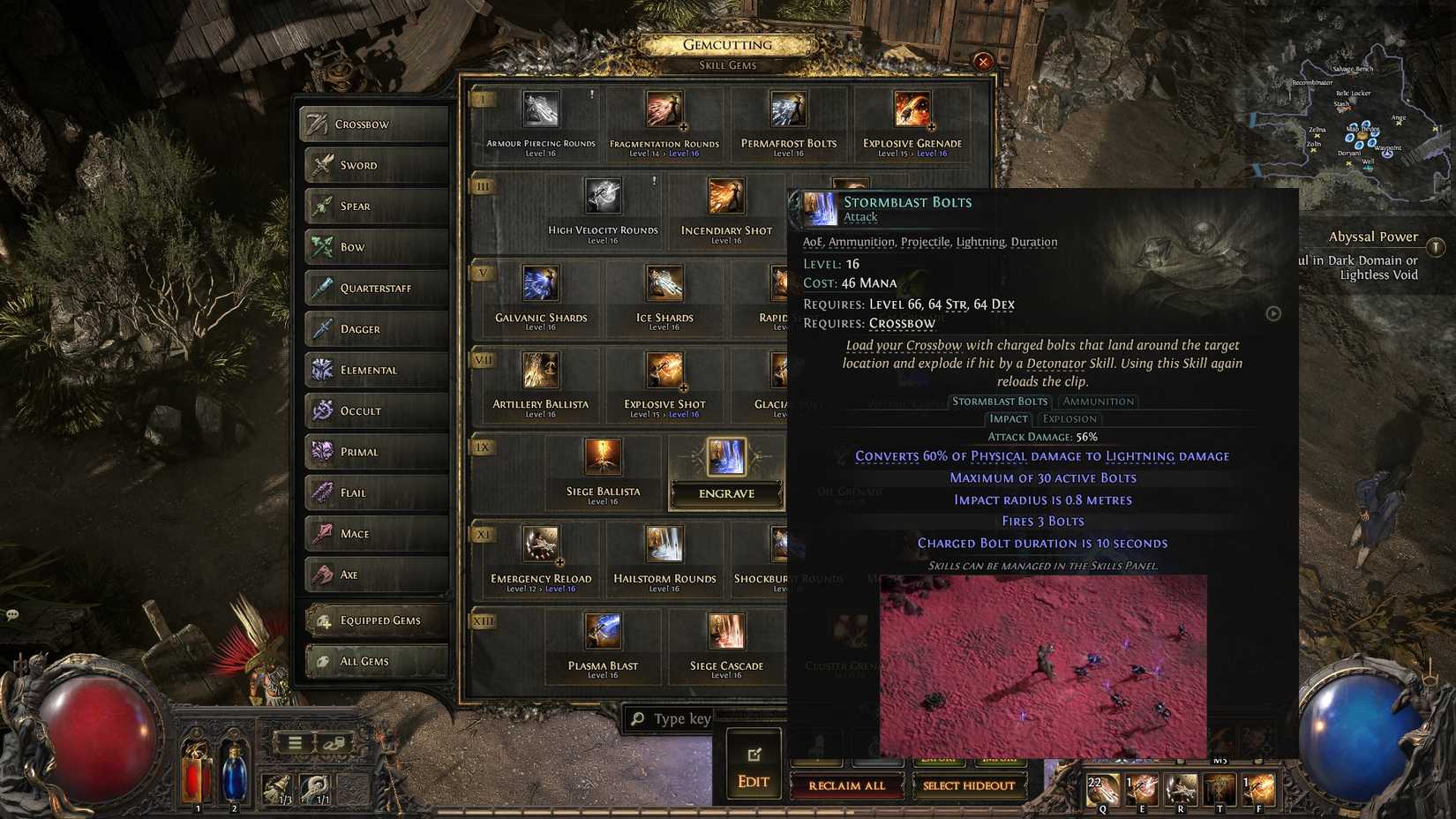The width and height of the screenshot is (1456, 819).
Task: Open the Explosion tab
Action: pyautogui.click(x=1069, y=418)
